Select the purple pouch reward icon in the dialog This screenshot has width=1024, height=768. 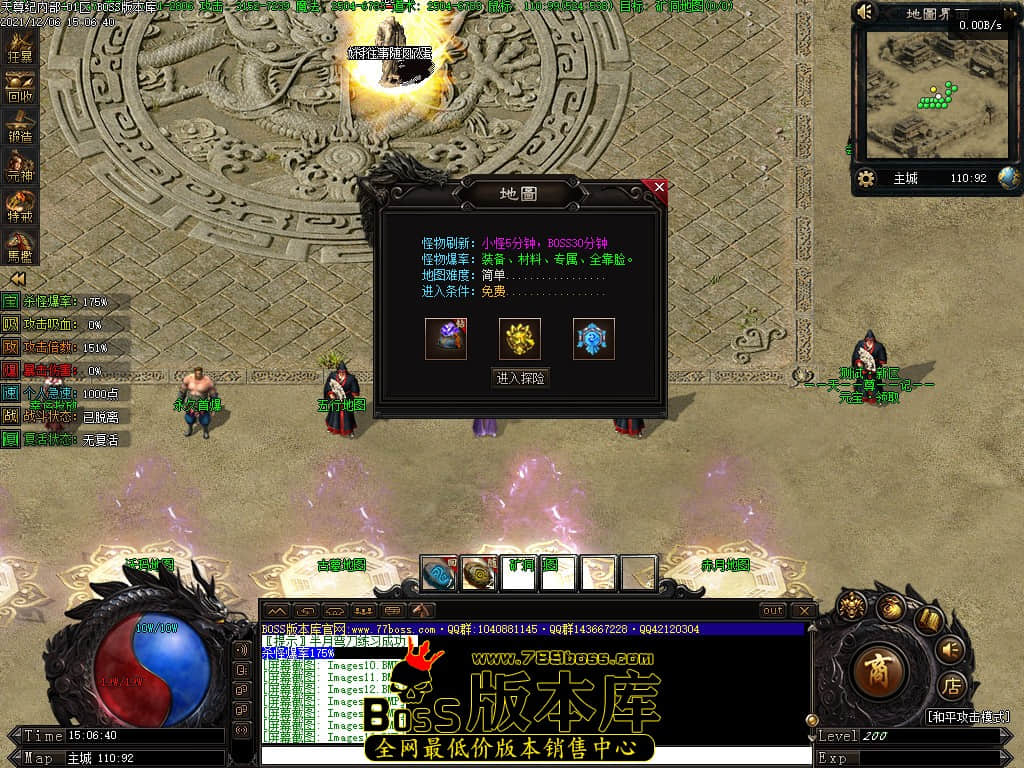coord(446,339)
